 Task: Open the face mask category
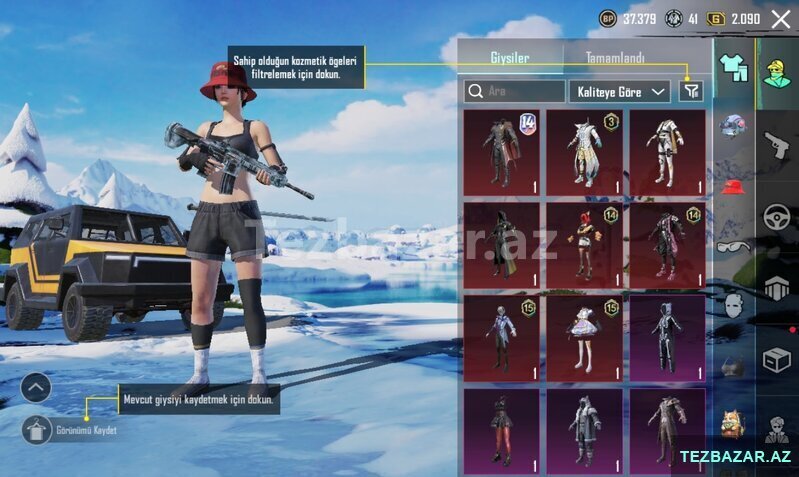coord(734,305)
